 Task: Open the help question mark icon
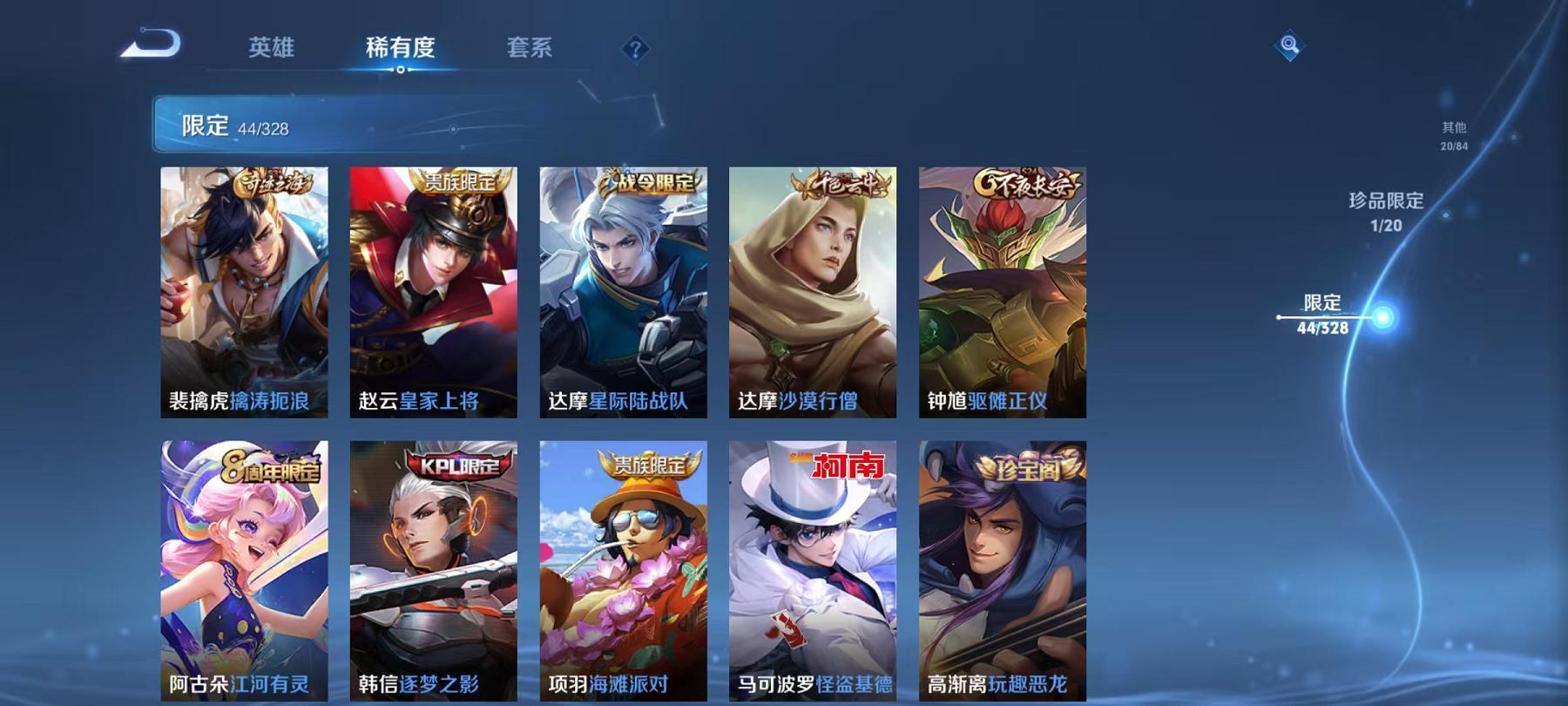tap(637, 50)
